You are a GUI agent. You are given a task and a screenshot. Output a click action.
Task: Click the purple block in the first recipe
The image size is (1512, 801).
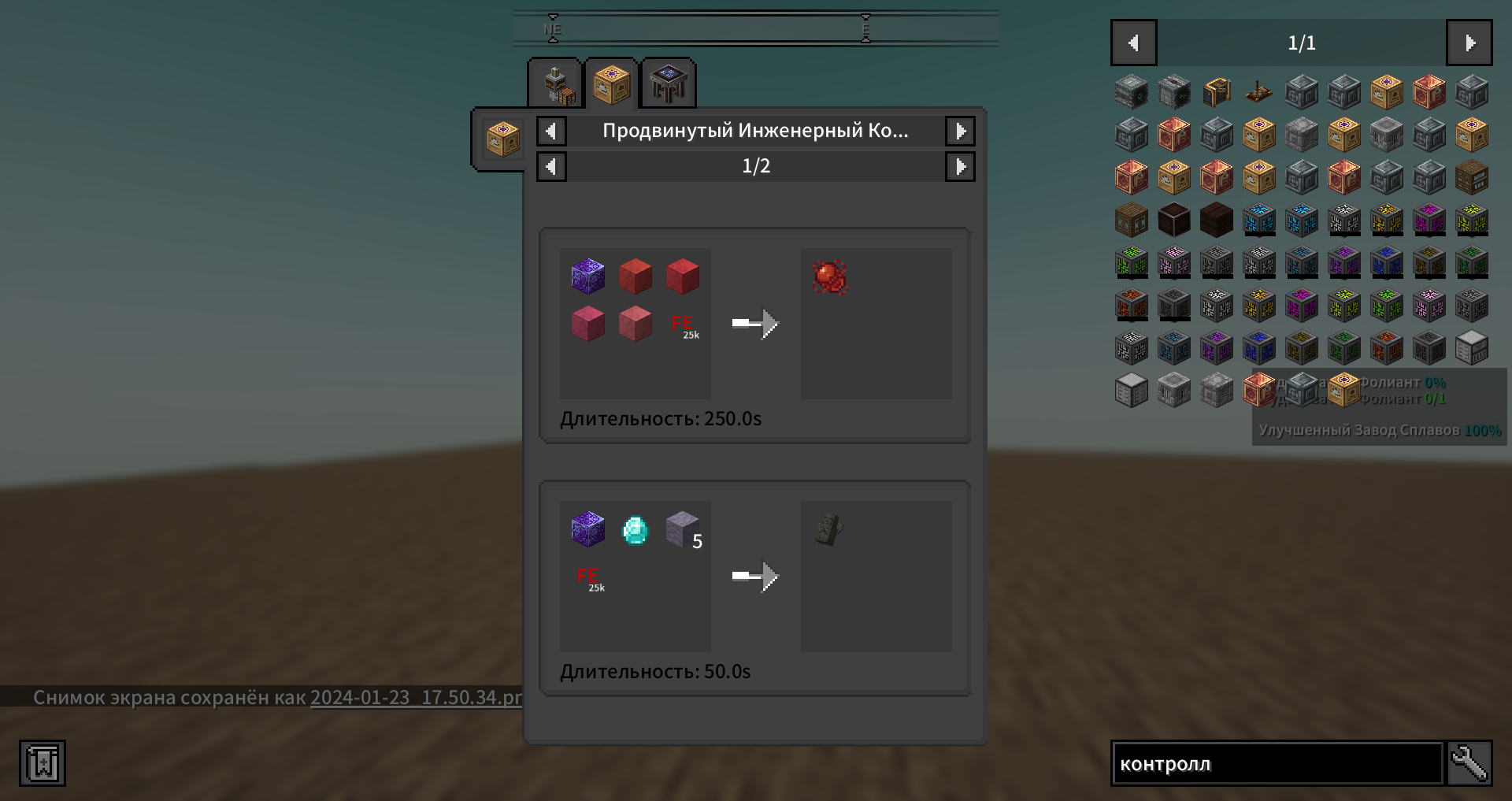tap(587, 277)
